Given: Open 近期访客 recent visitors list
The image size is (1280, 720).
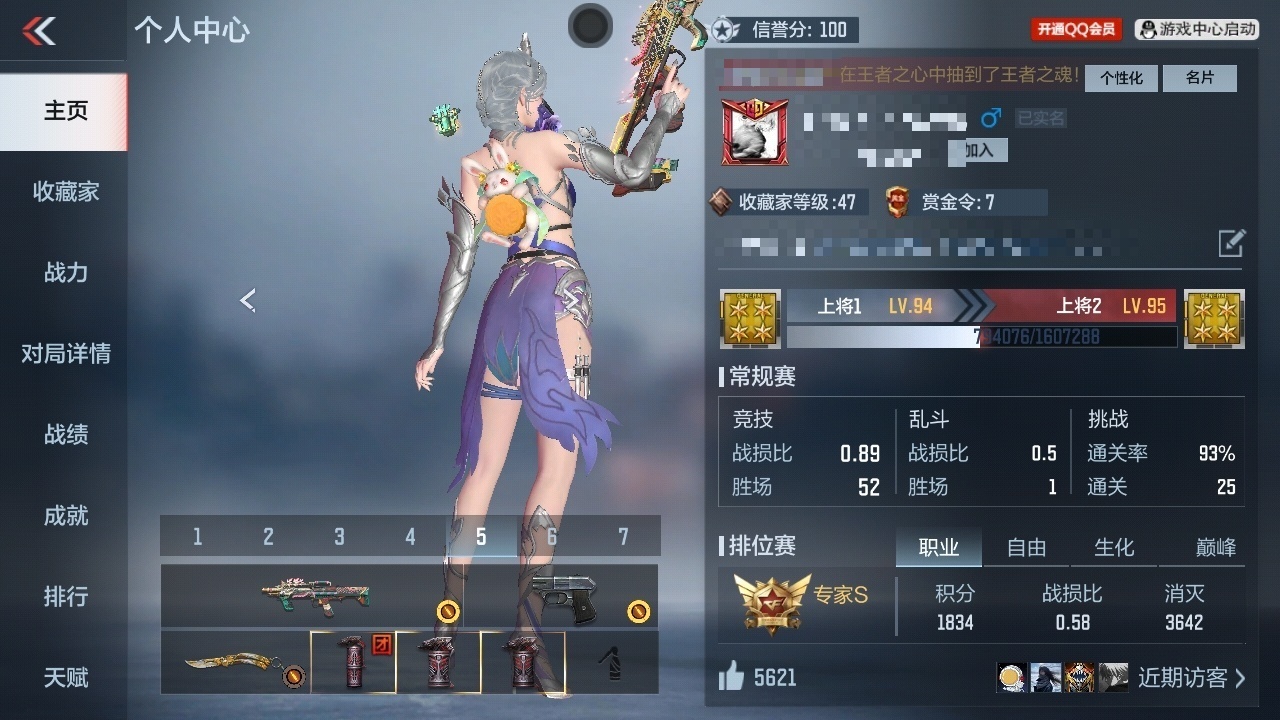Looking at the screenshot, I should 1192,678.
